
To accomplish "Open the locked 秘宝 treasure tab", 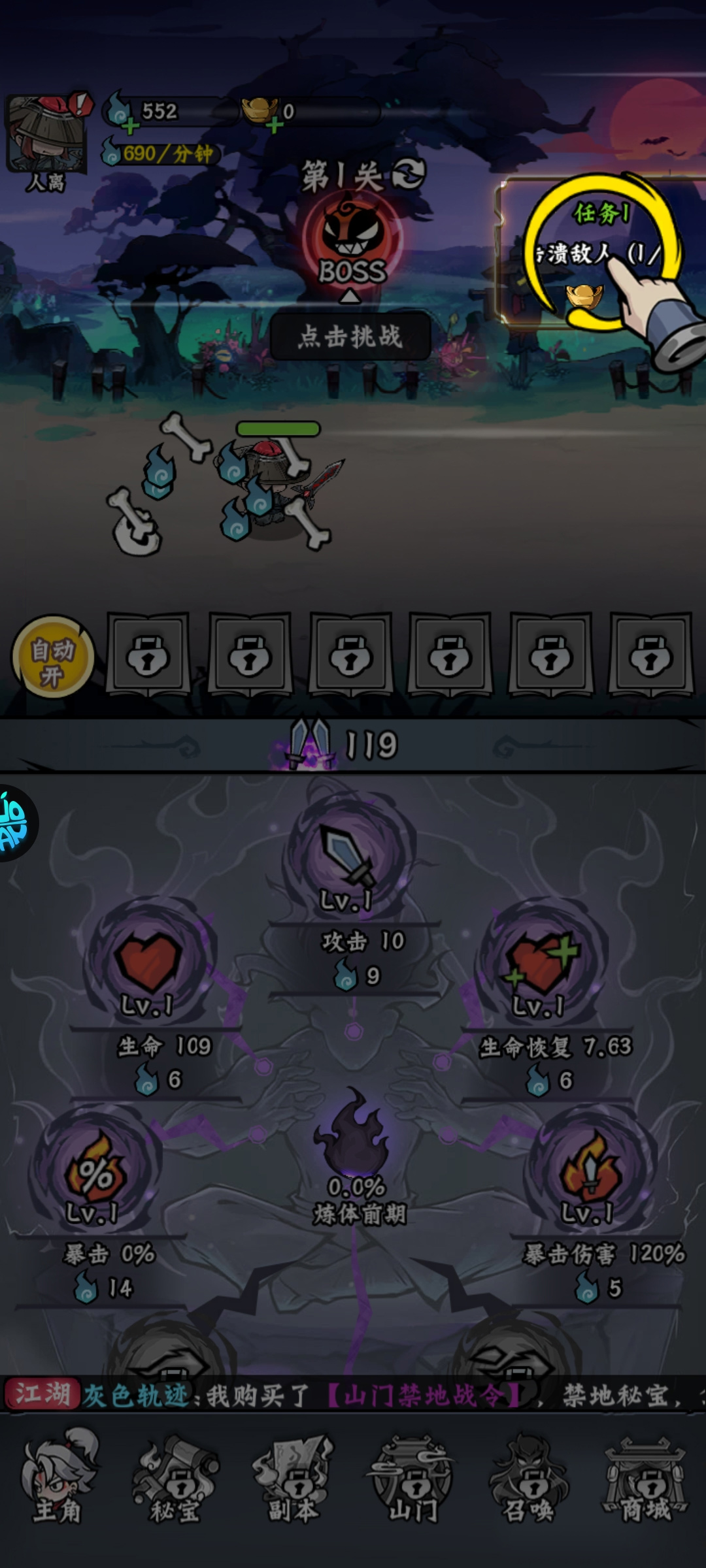I will coord(175,1477).
